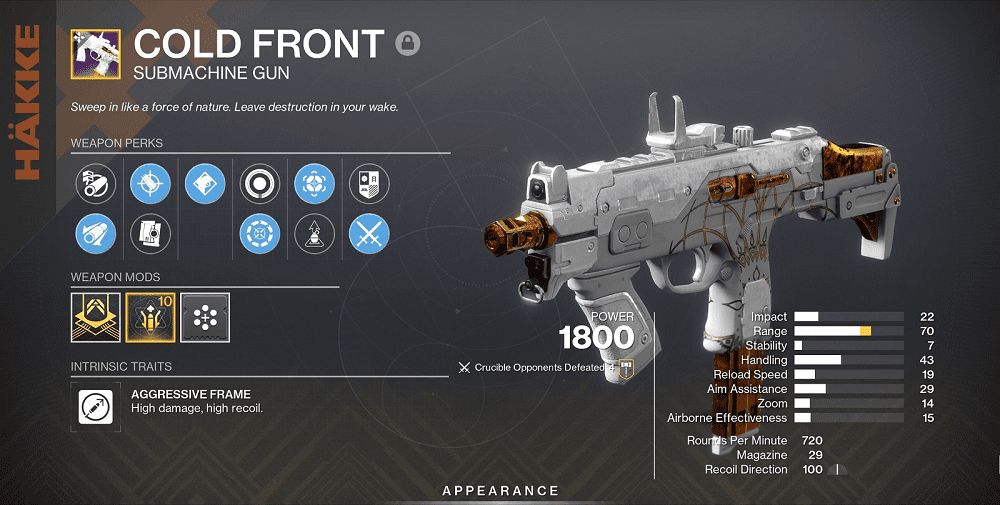Toggle the lock icon beside Cold Front
The image size is (1000, 505).
click(x=407, y=43)
